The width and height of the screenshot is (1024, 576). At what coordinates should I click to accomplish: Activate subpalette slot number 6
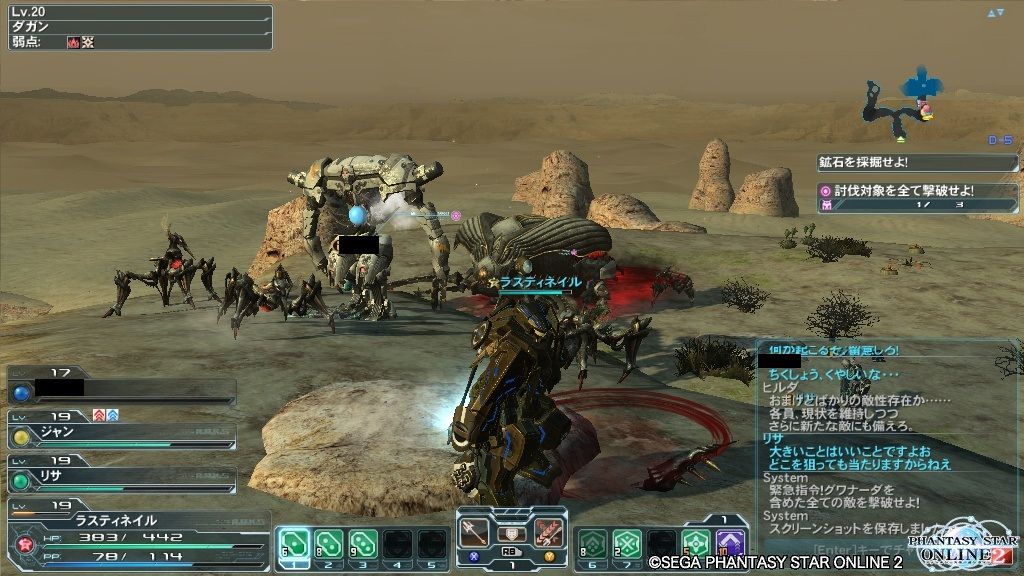(592, 543)
